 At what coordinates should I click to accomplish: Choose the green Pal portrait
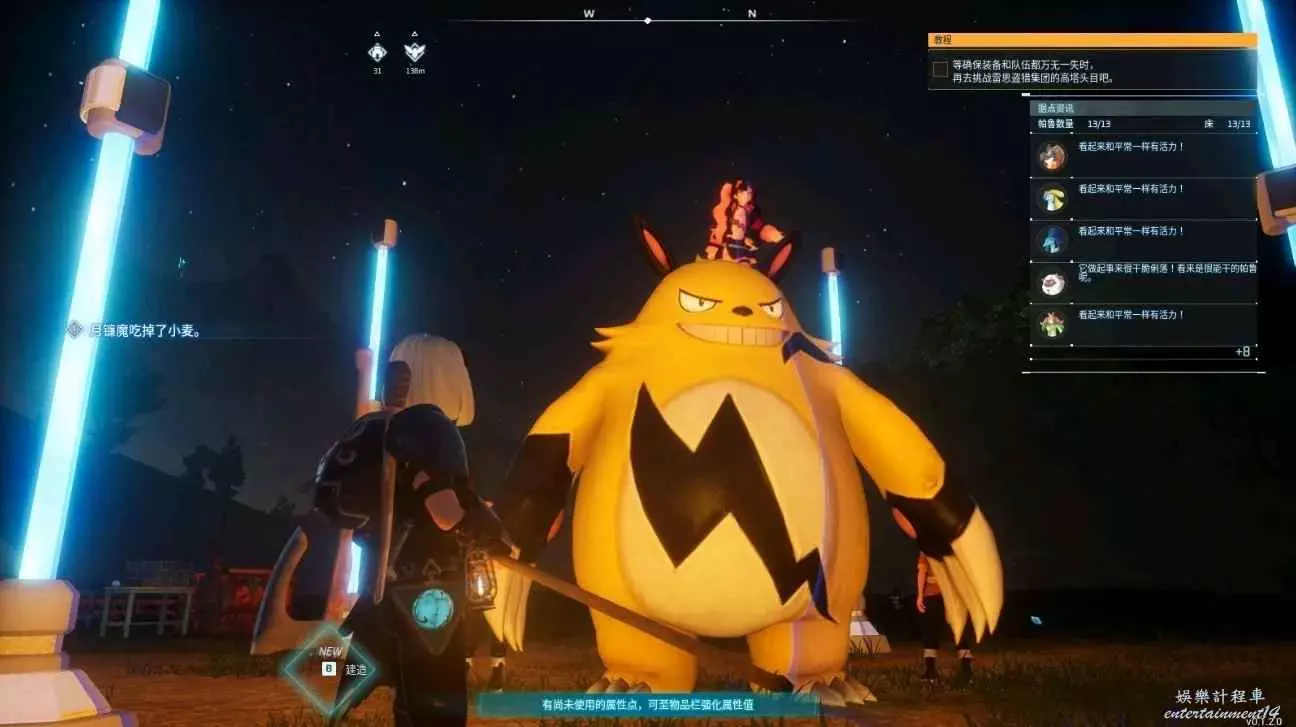(1051, 324)
